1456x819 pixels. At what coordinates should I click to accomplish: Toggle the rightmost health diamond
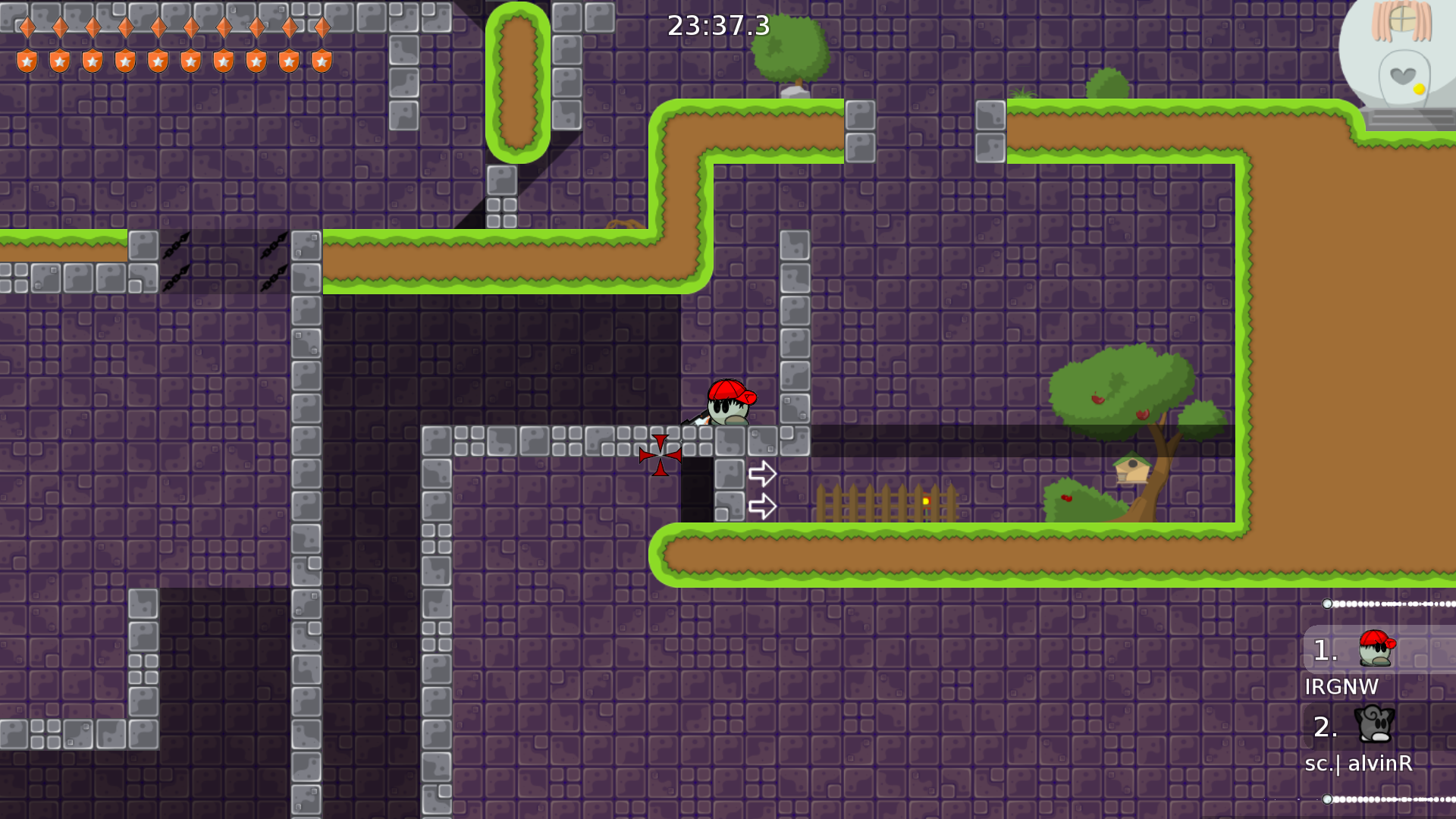click(x=322, y=27)
